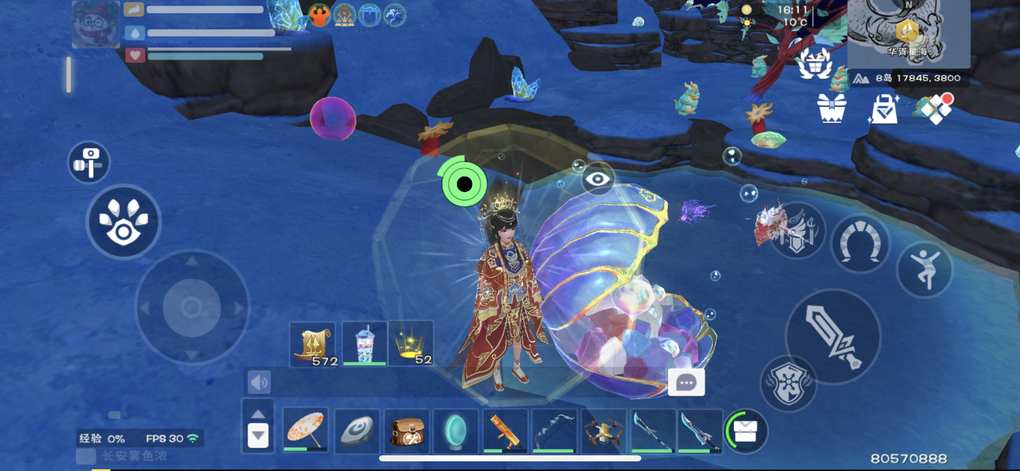Use the golden scroll item with 572
Viewport: 1020px width, 471px height.
(x=313, y=344)
